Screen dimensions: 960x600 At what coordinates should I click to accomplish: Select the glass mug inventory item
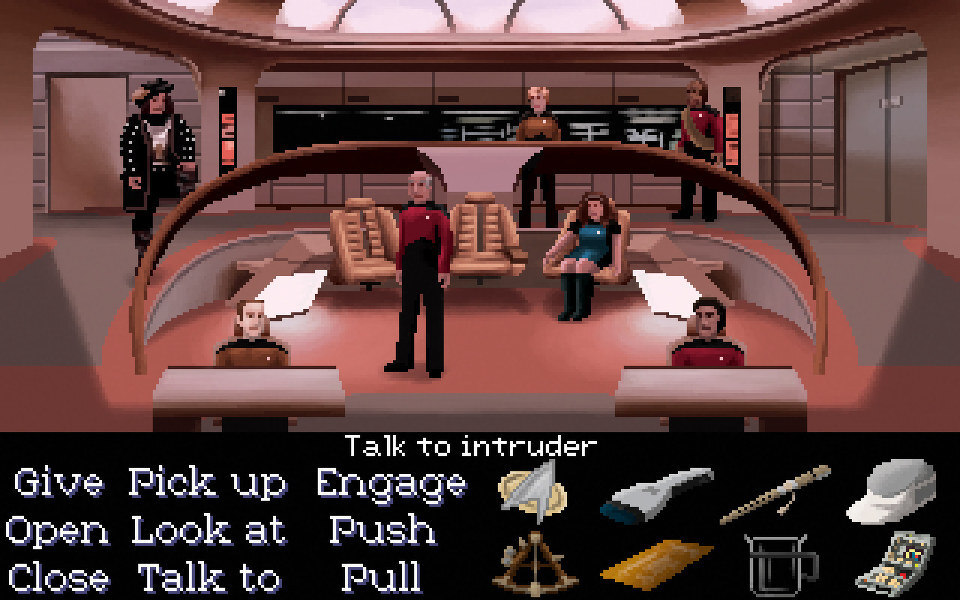776,563
